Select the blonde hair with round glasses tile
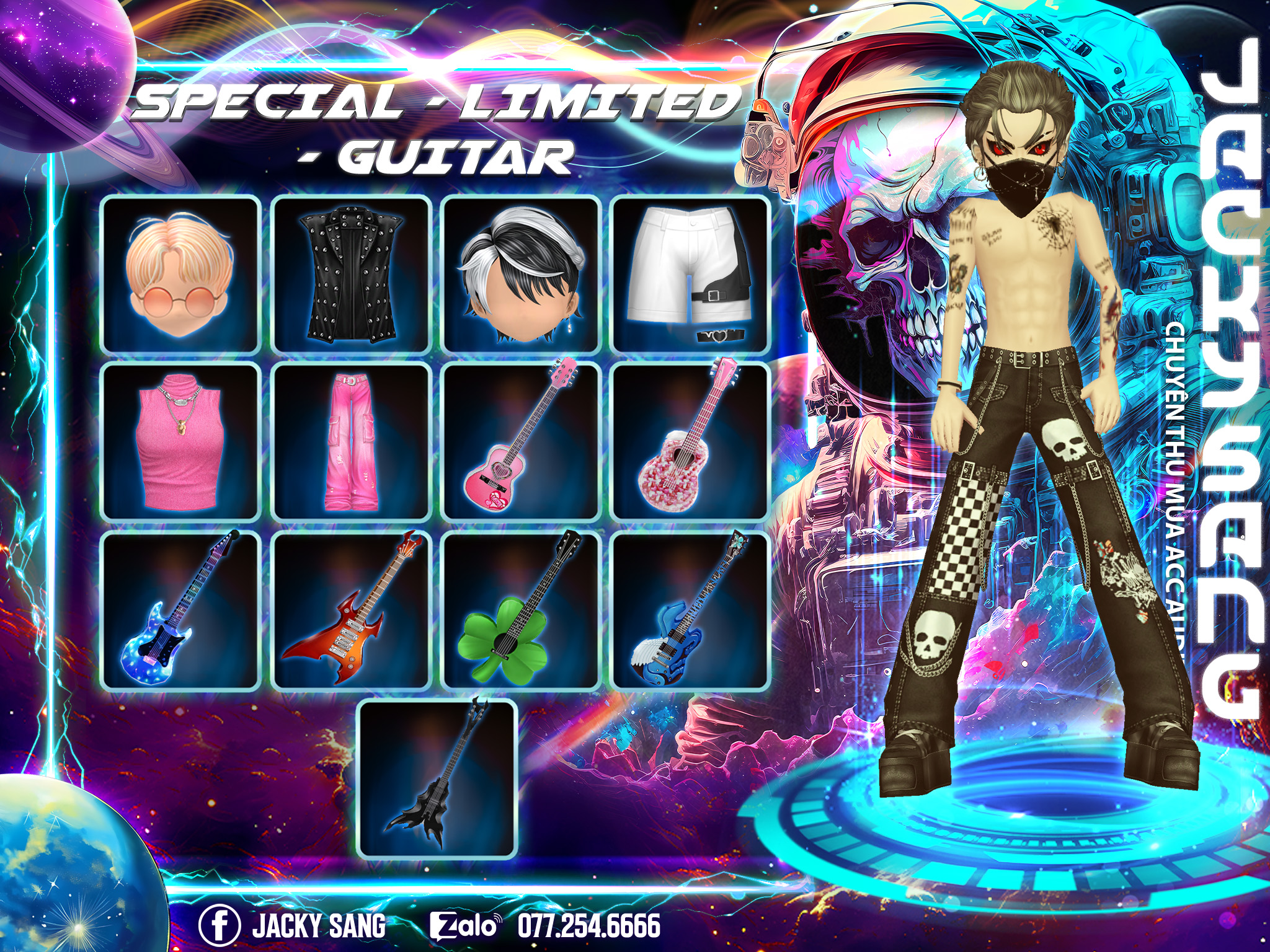 180,275
